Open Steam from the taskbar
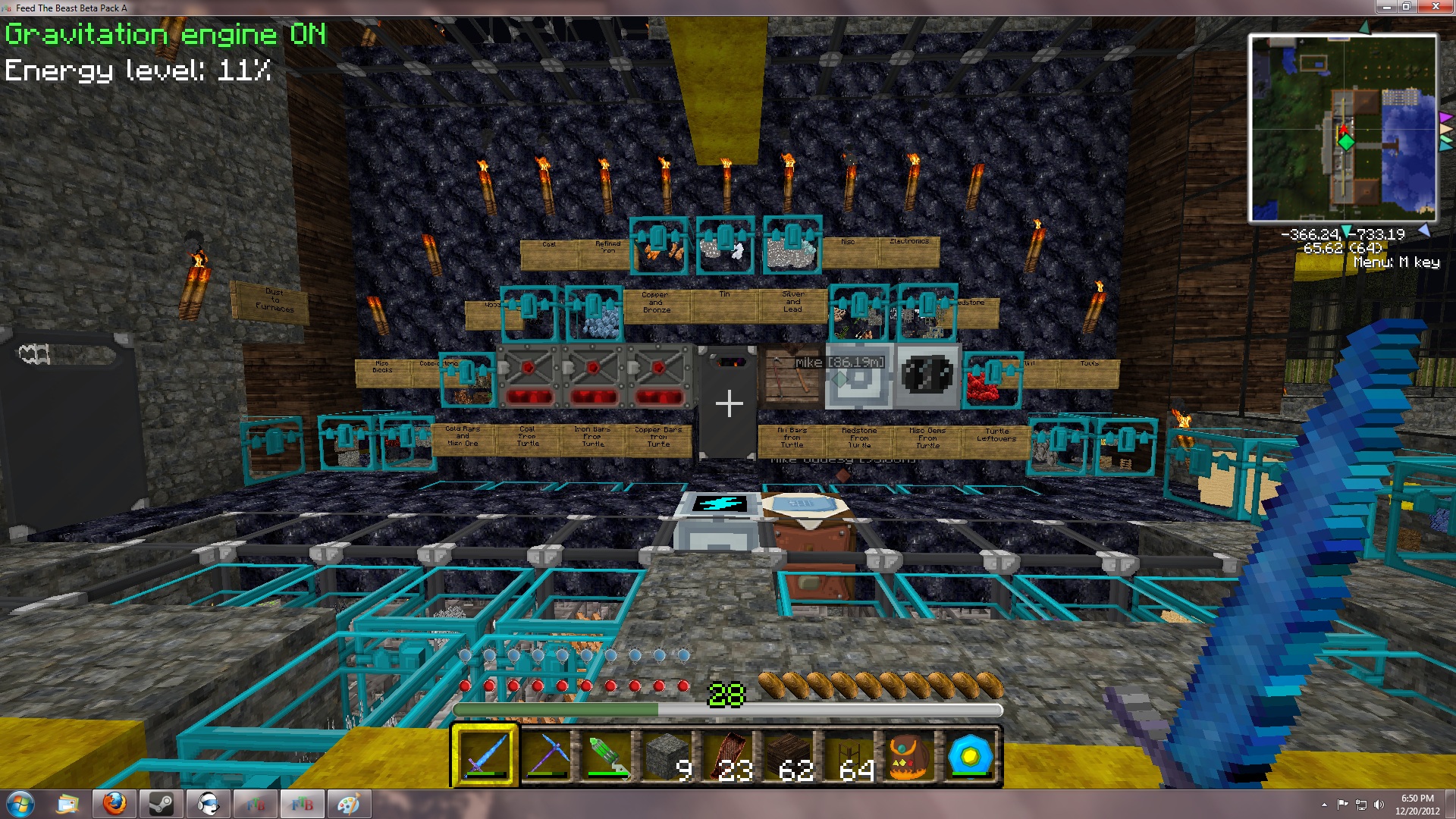The height and width of the screenshot is (819, 1456). (161, 804)
